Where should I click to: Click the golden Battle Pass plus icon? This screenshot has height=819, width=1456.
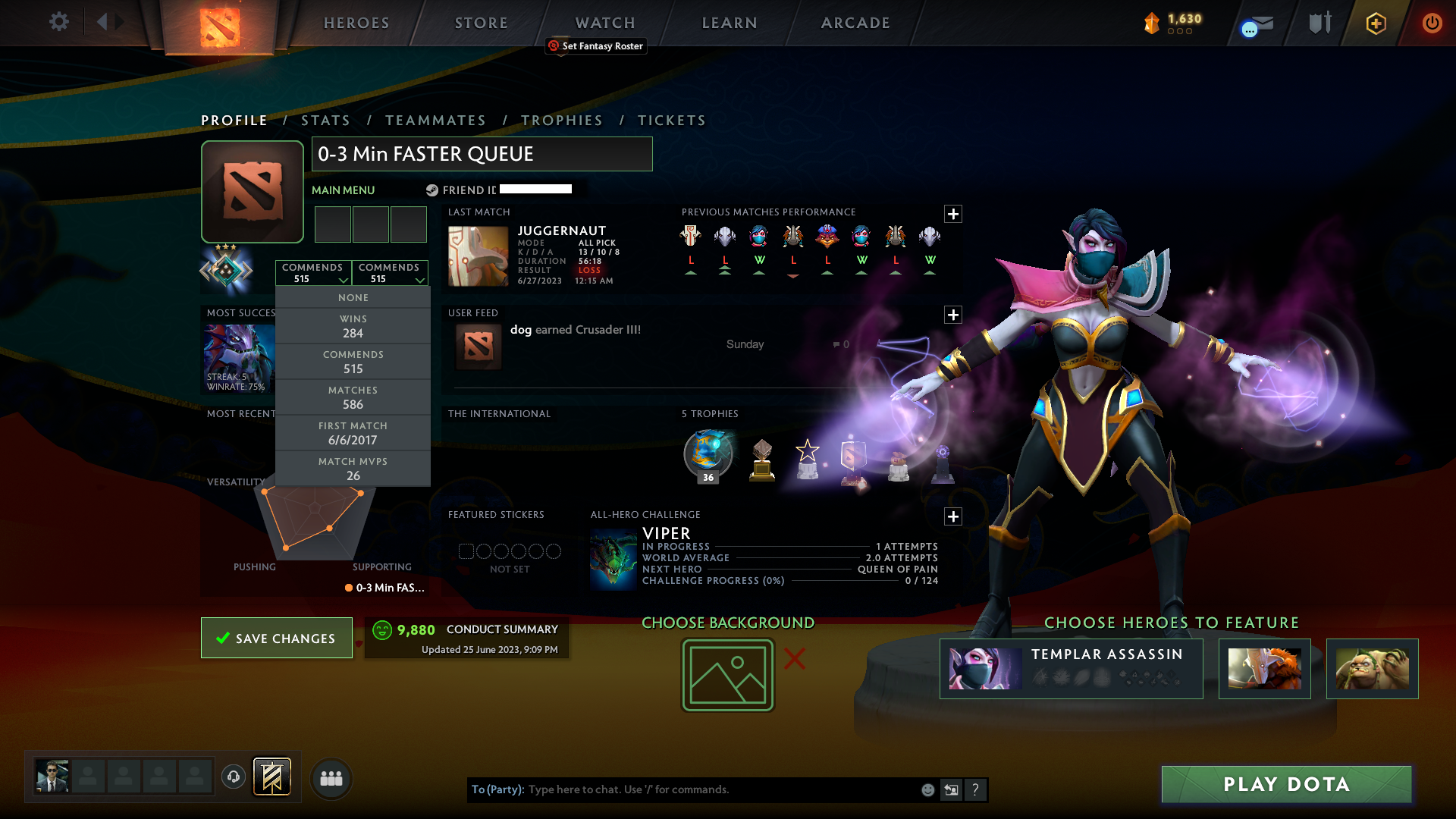[x=1376, y=23]
